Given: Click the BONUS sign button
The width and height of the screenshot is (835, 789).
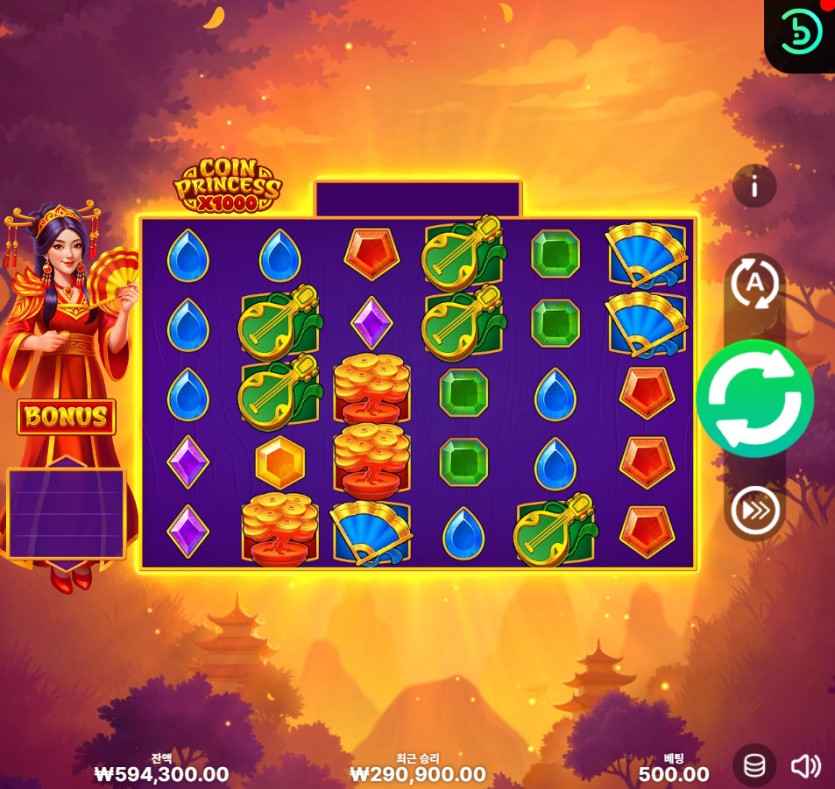Looking at the screenshot, I should 66,417.
